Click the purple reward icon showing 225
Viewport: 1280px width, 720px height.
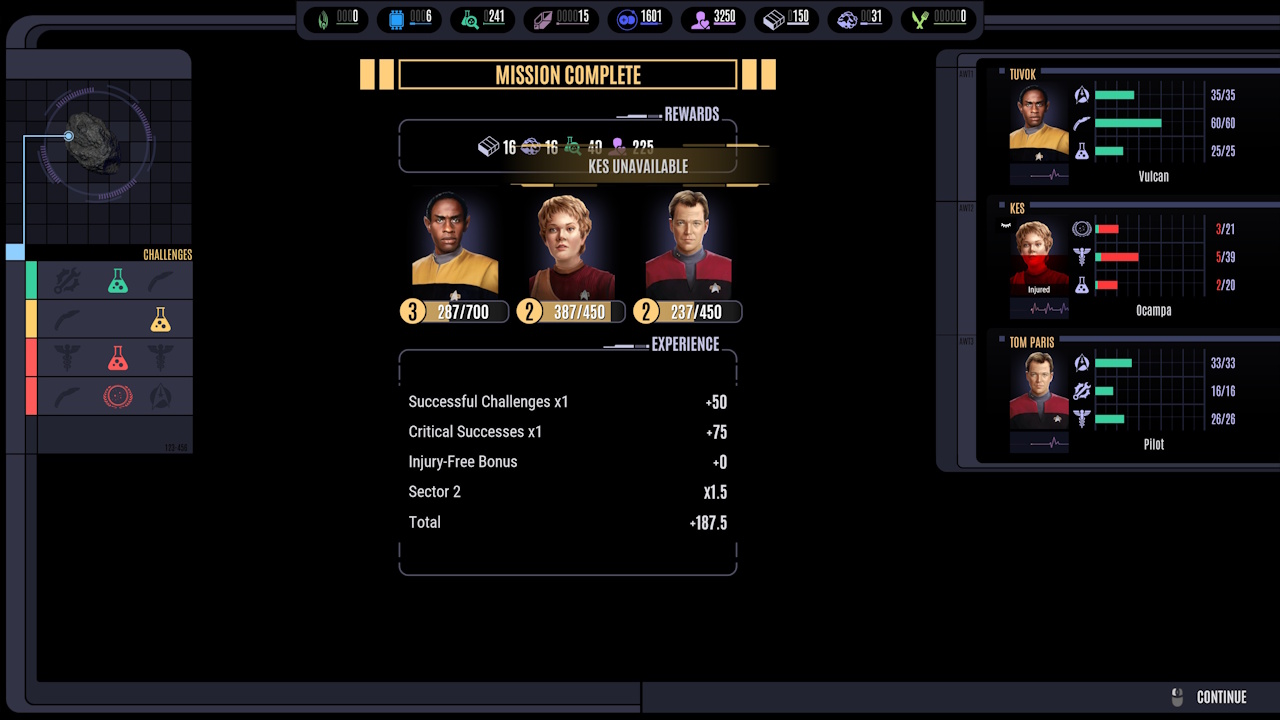(x=620, y=146)
